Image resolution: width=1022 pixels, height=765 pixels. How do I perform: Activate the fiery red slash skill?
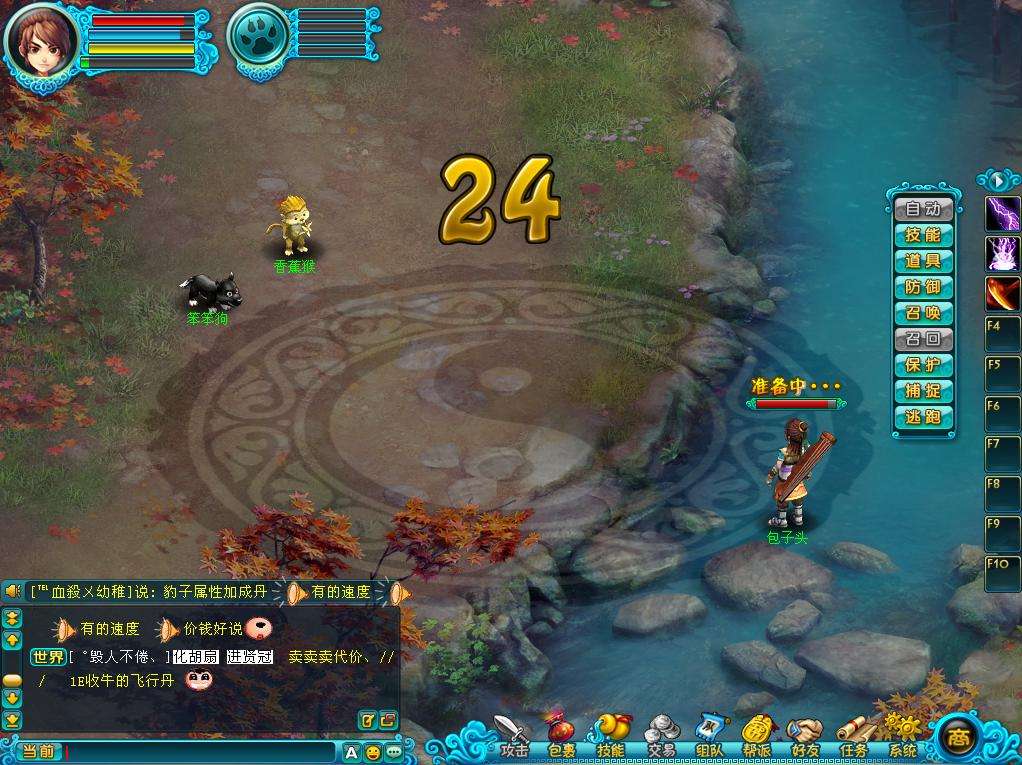[1003, 293]
